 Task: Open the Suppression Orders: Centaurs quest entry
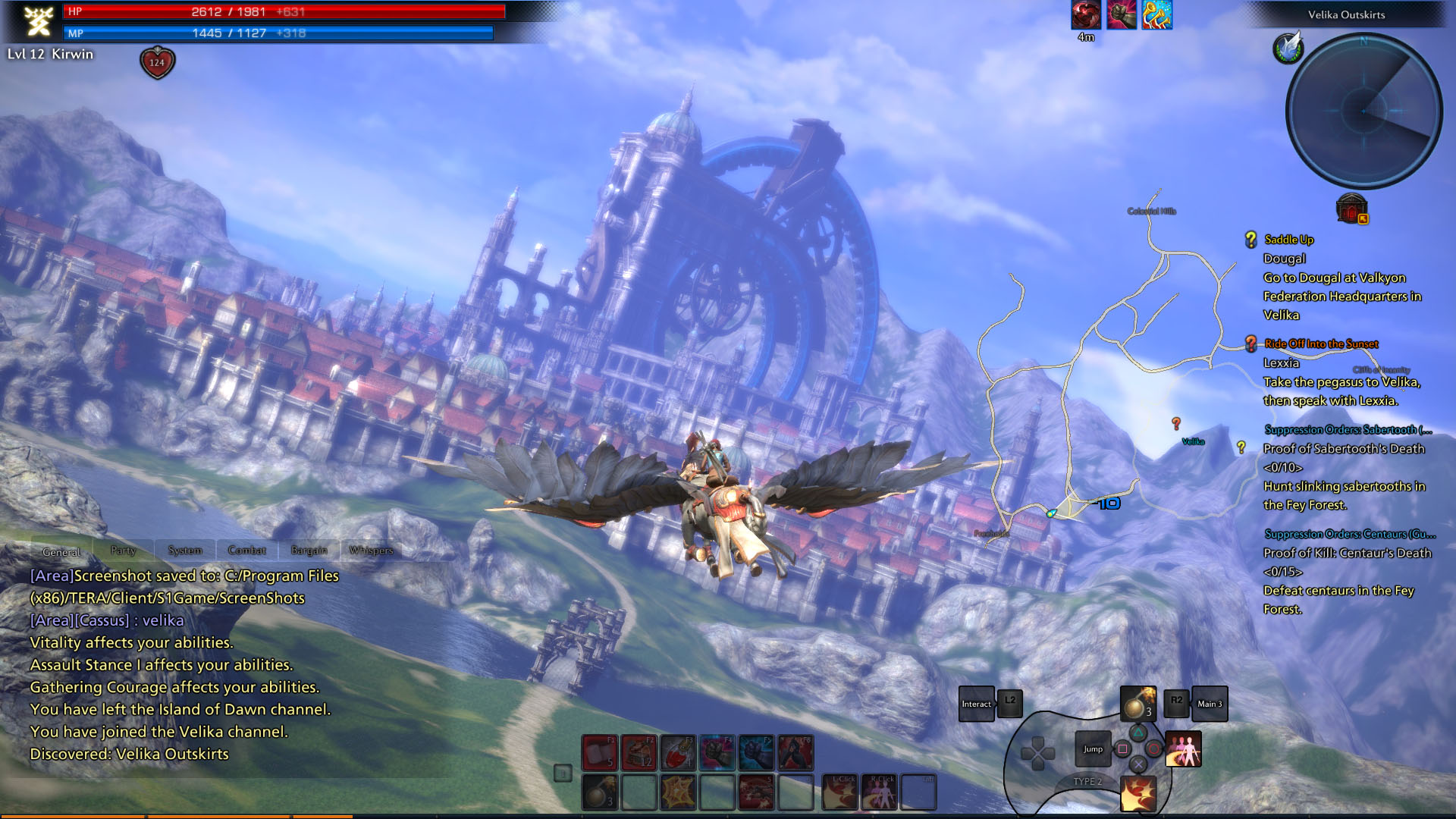[1349, 534]
